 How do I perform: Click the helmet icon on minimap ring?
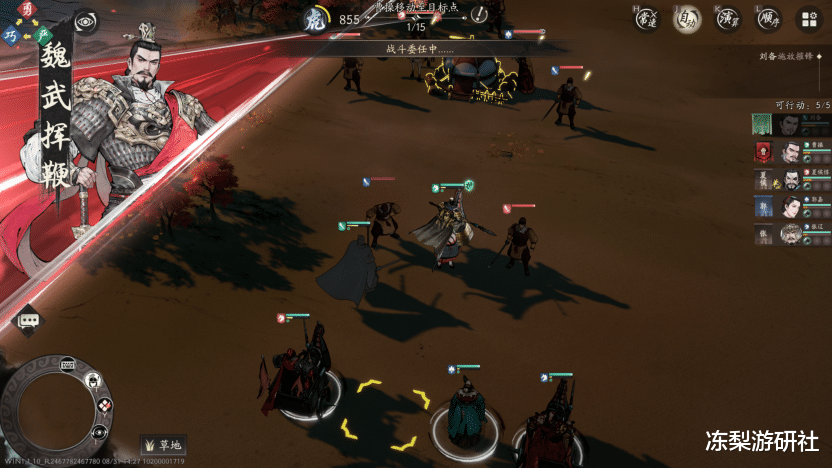tap(93, 381)
